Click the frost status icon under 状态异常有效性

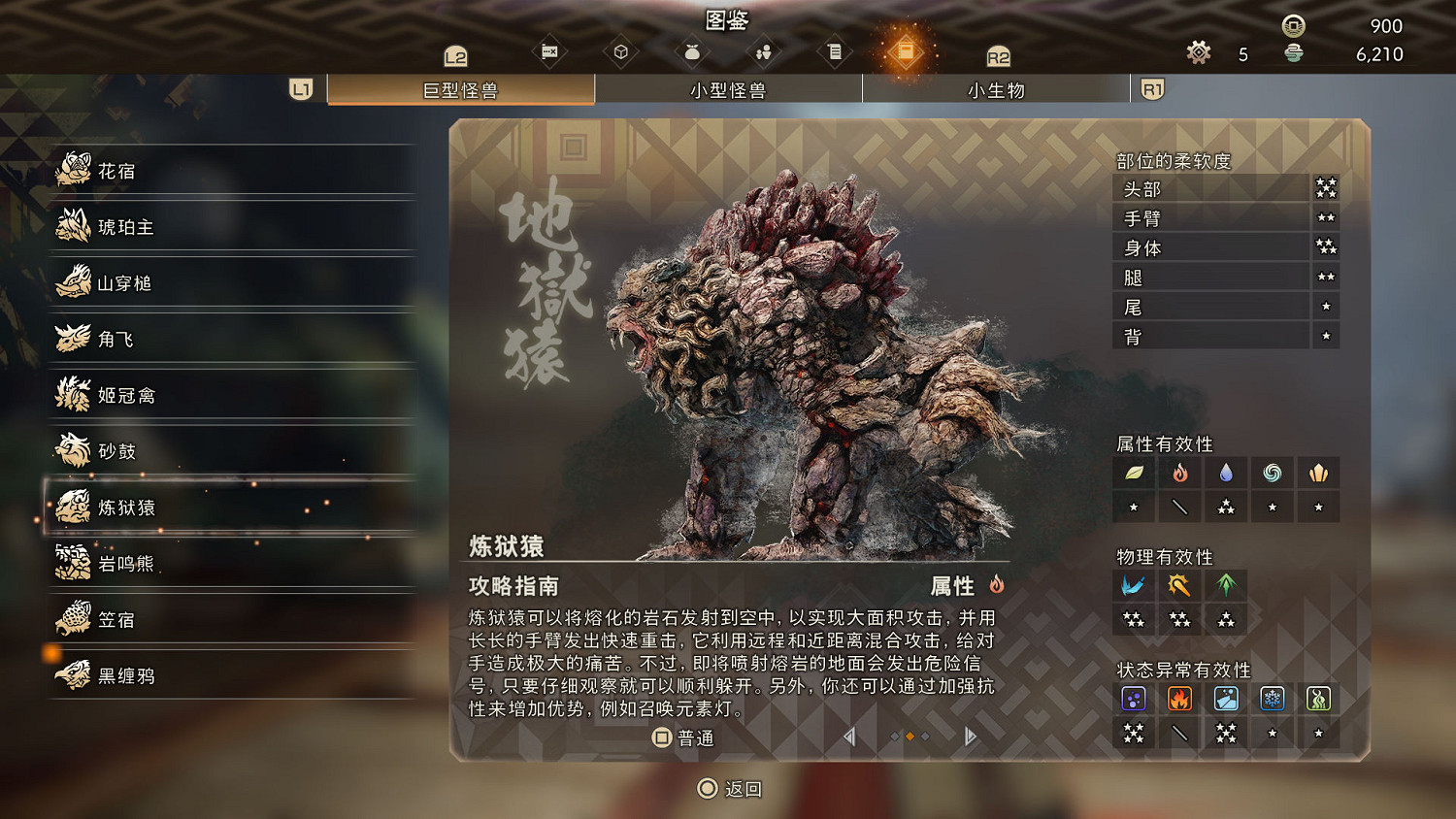click(1273, 698)
